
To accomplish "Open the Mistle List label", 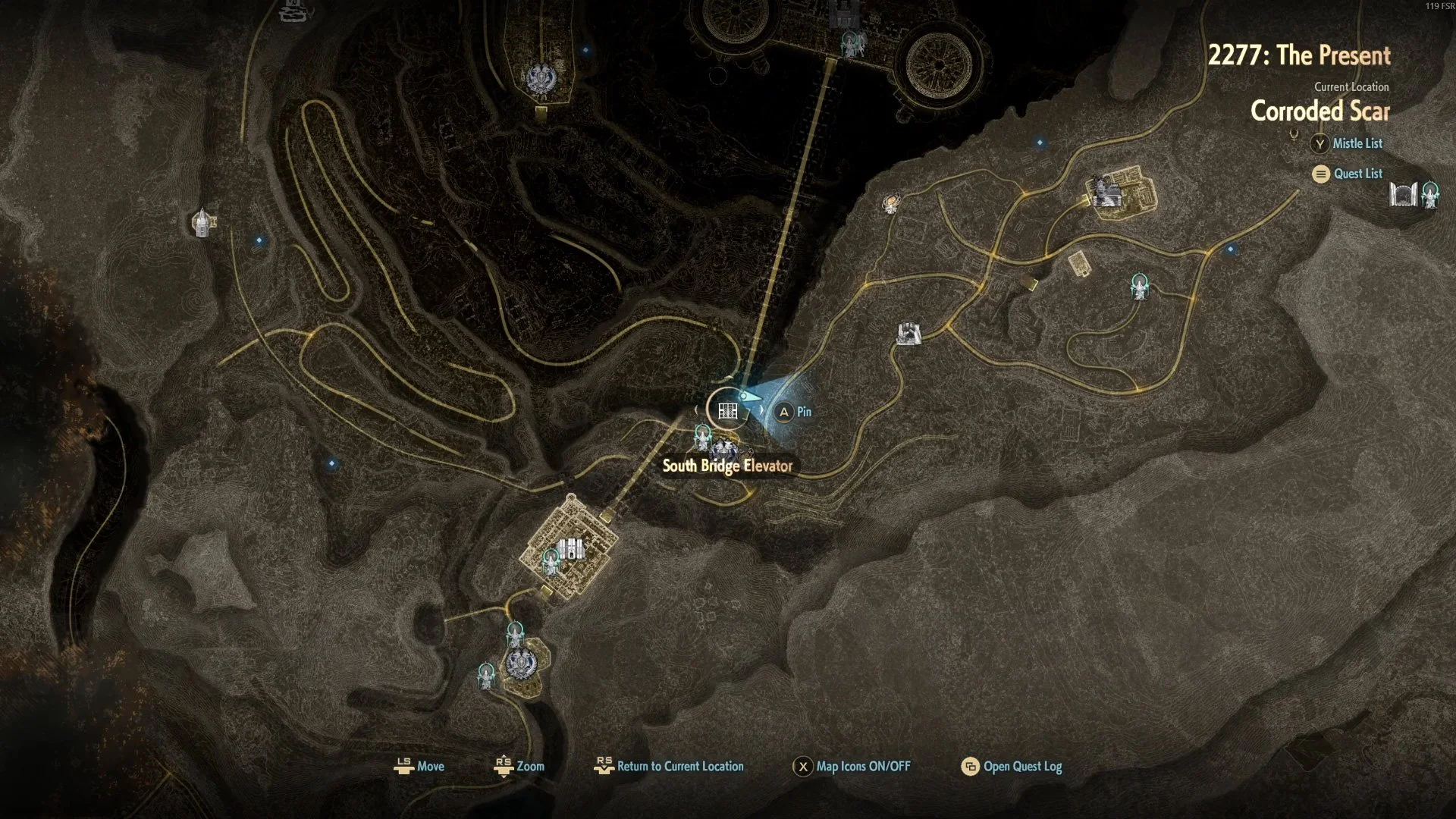I will click(x=1357, y=143).
